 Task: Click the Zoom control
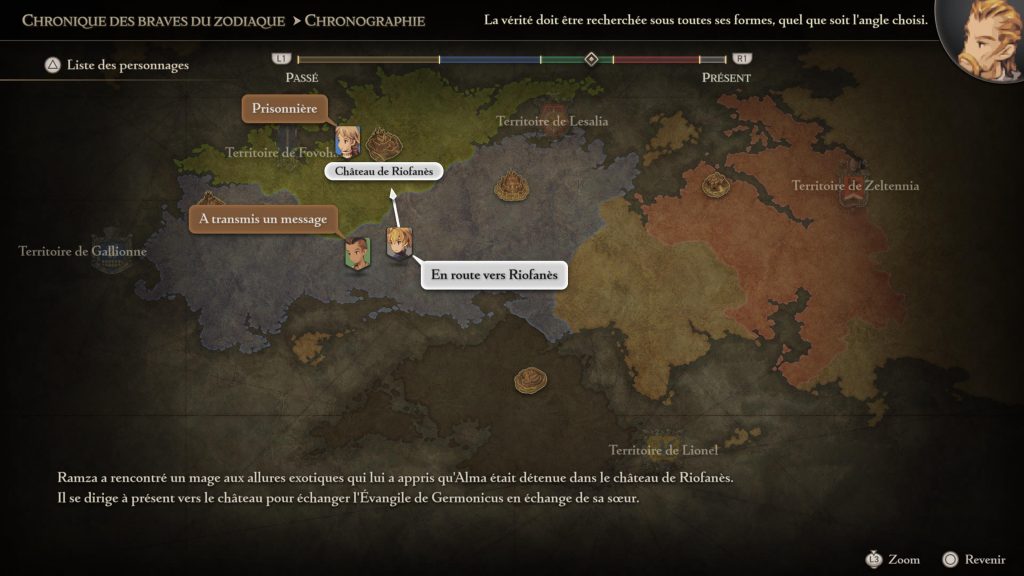pyautogui.click(x=893, y=559)
